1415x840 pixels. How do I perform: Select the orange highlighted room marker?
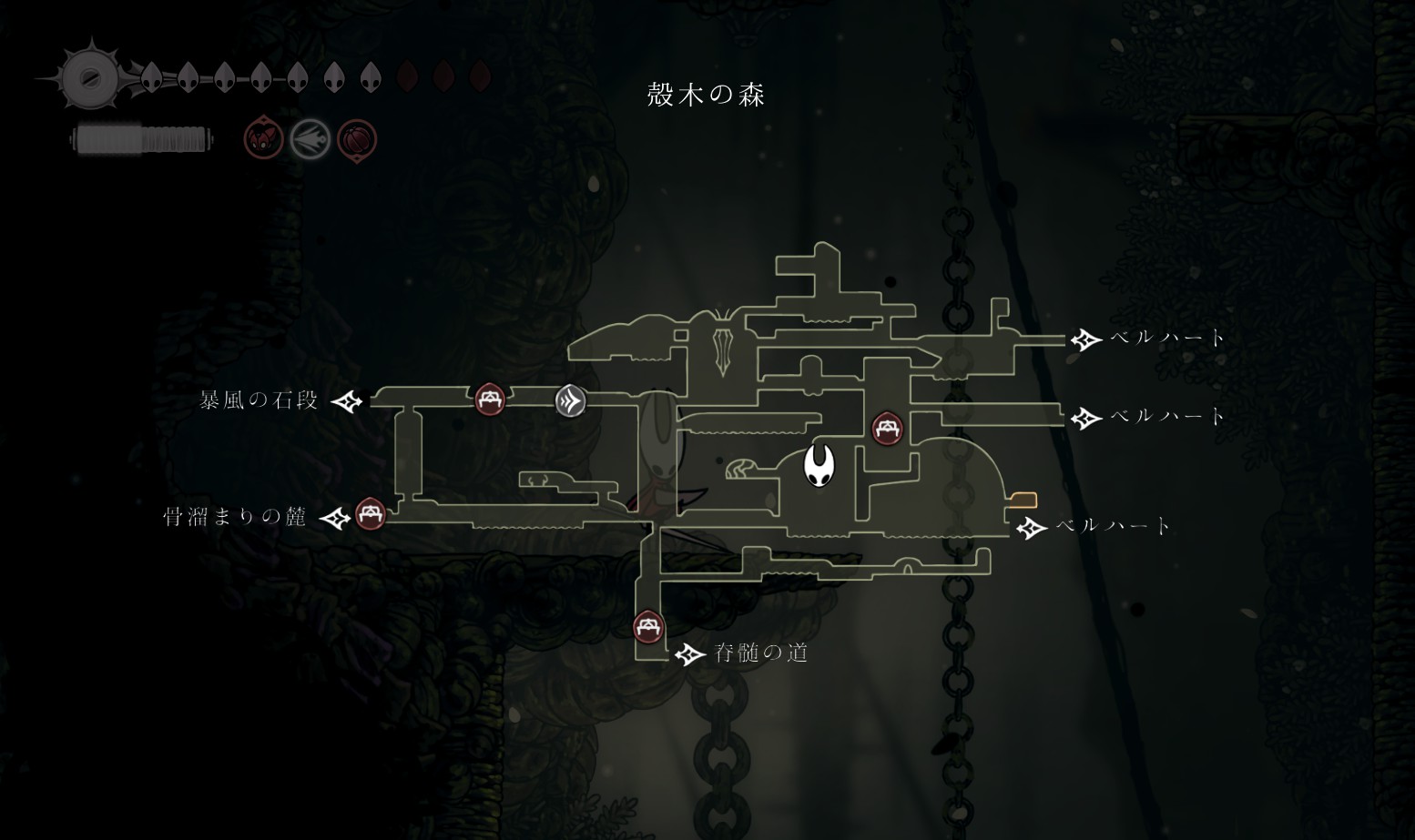coord(1023,500)
